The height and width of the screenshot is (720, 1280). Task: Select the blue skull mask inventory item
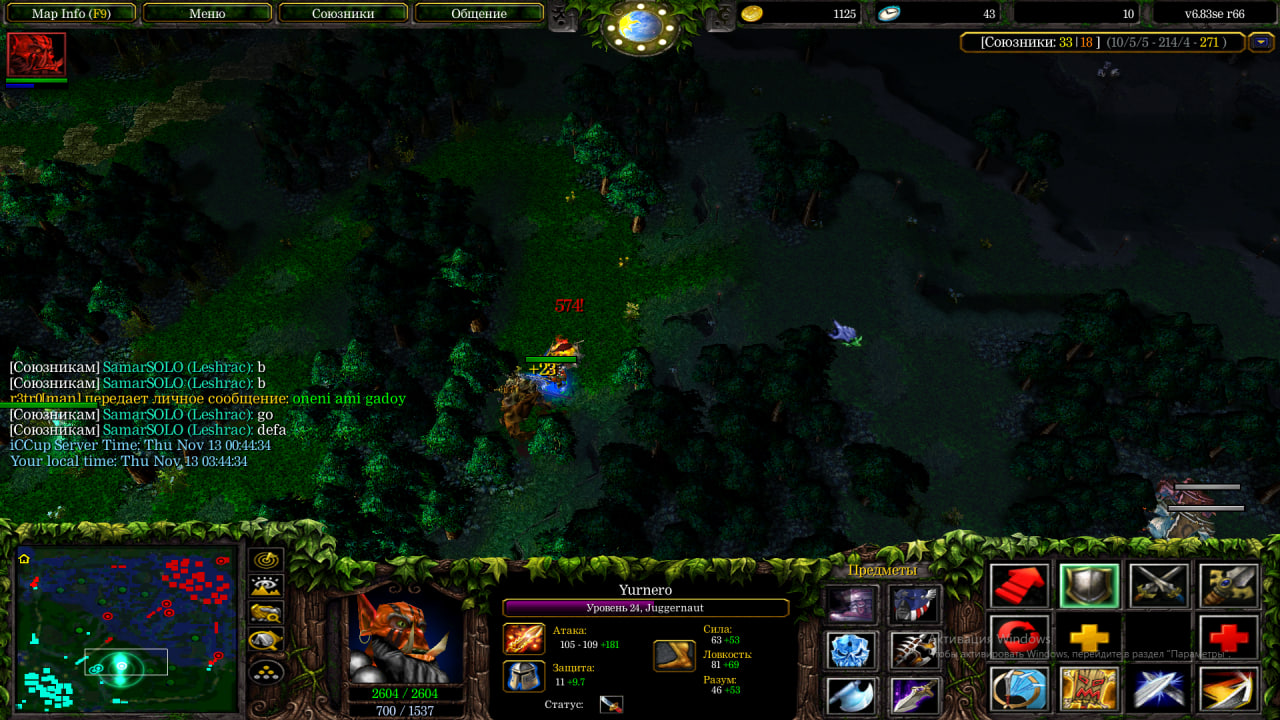[852, 651]
